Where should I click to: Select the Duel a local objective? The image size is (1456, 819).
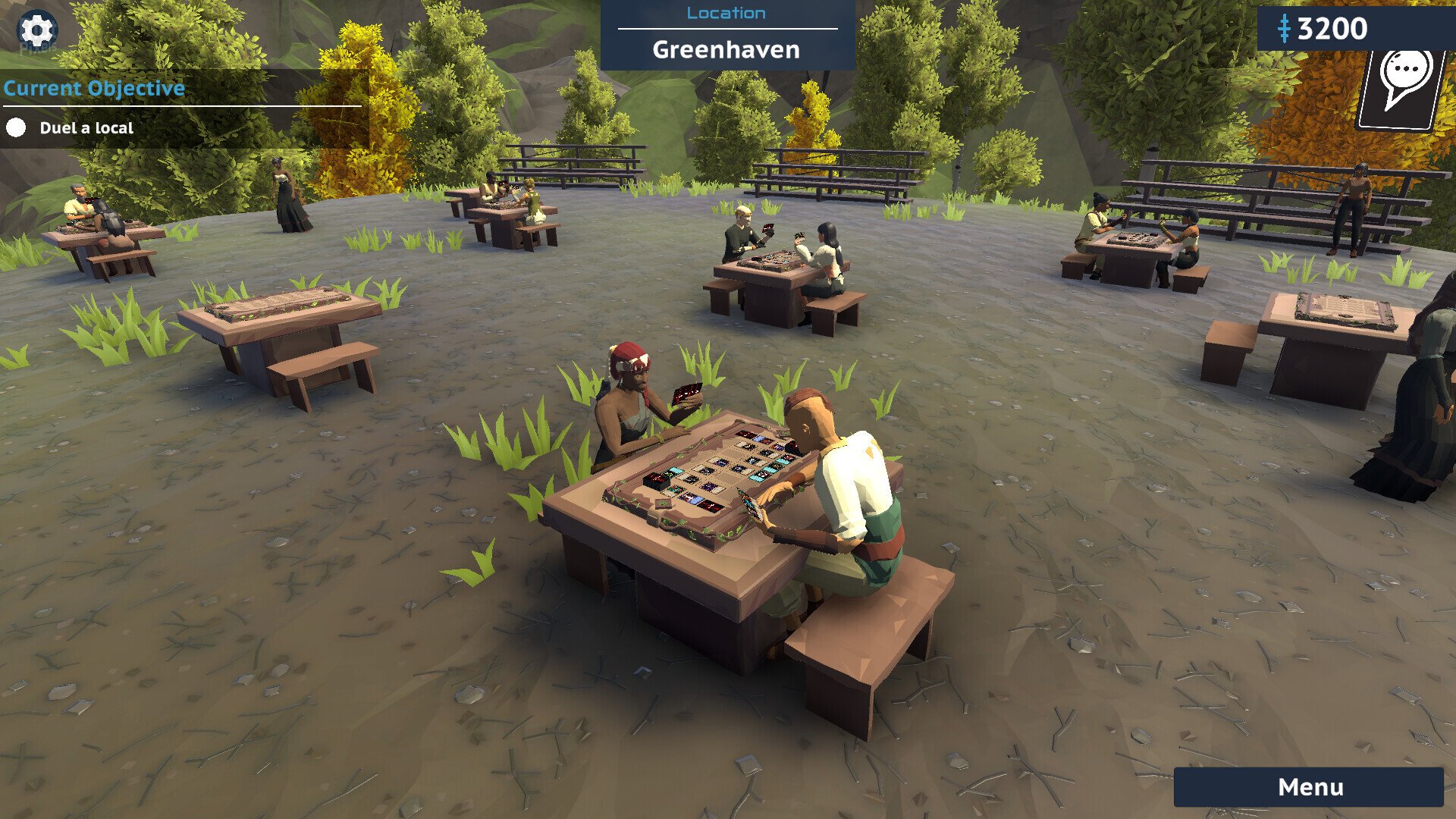(x=86, y=128)
